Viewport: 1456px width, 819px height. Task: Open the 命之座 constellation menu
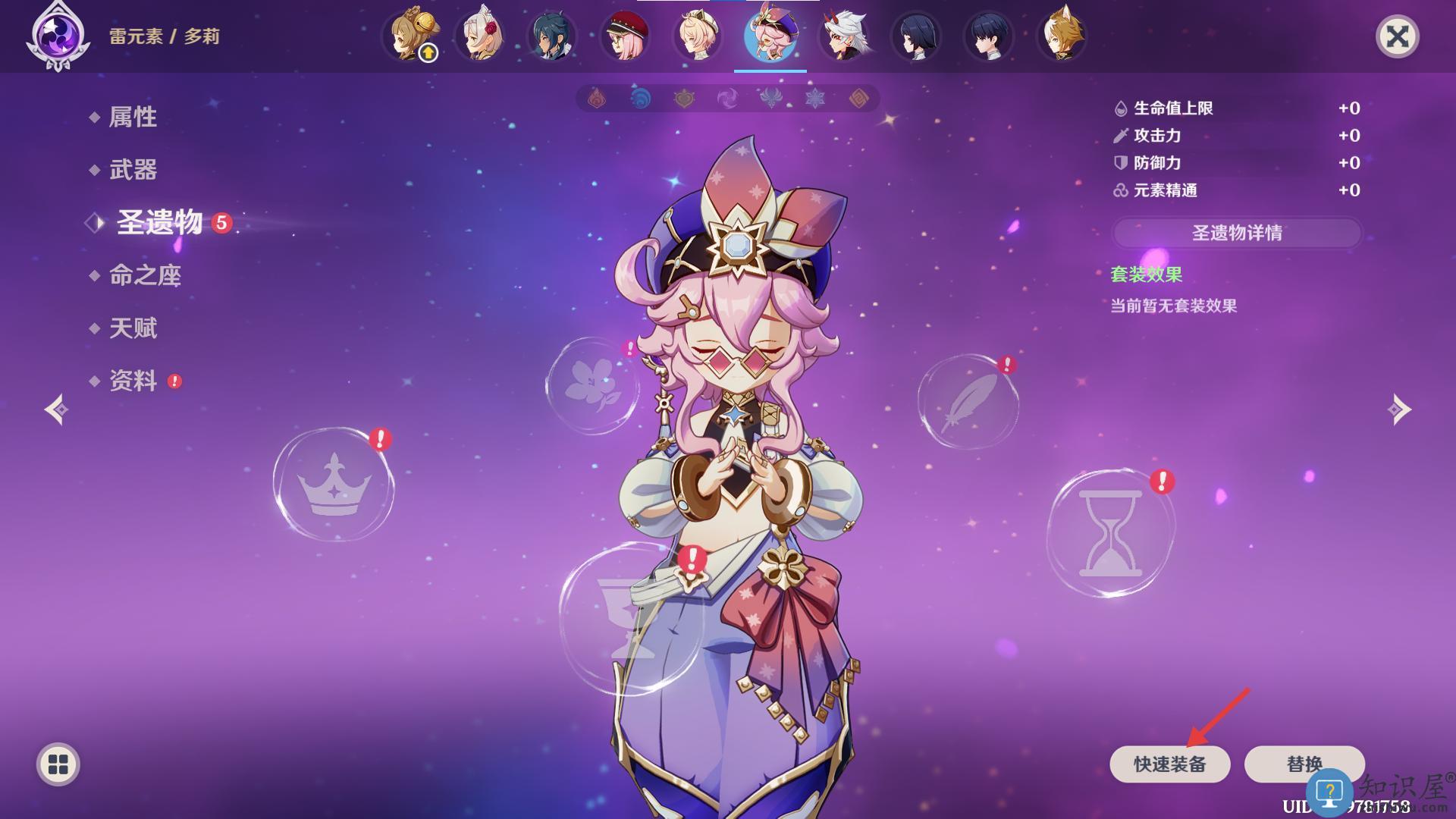pos(145,275)
